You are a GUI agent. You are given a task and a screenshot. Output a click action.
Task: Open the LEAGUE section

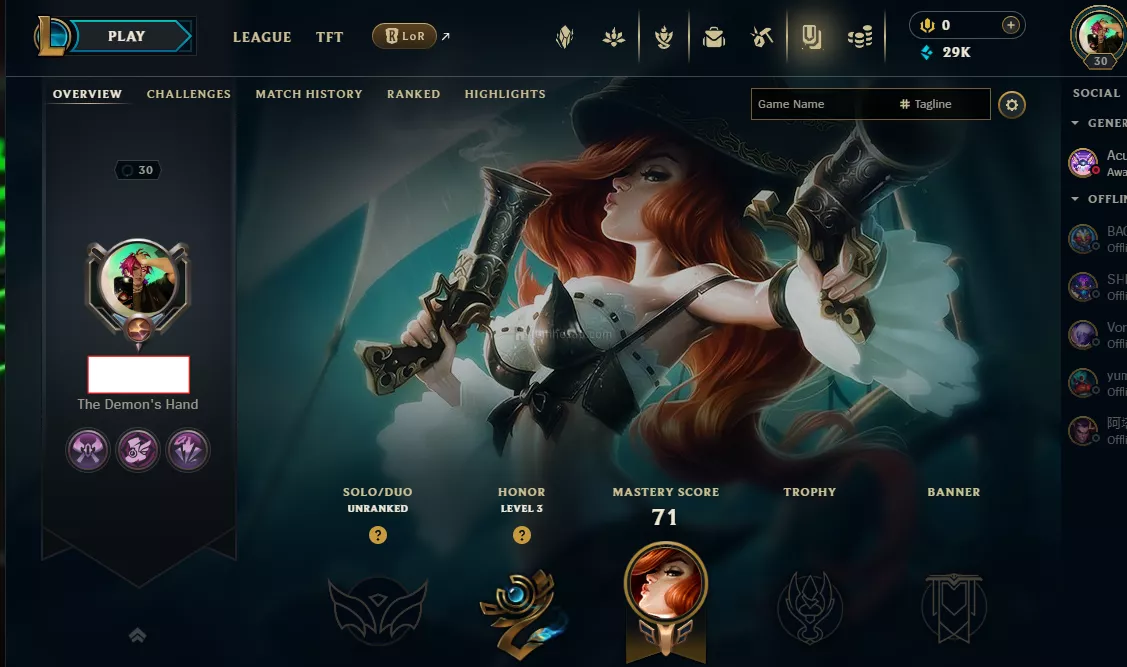tap(262, 37)
